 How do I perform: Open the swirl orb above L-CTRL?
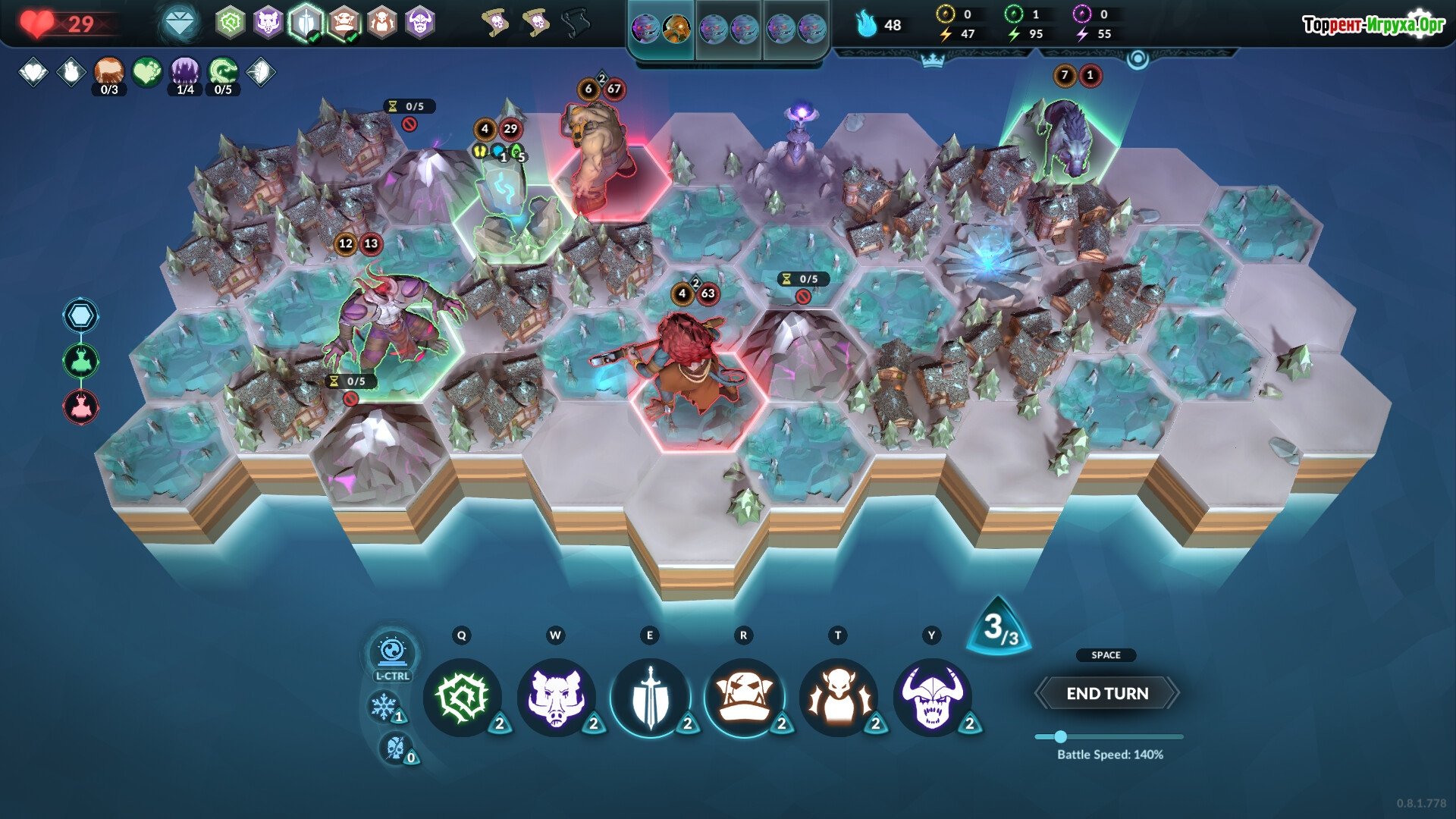coord(392,651)
